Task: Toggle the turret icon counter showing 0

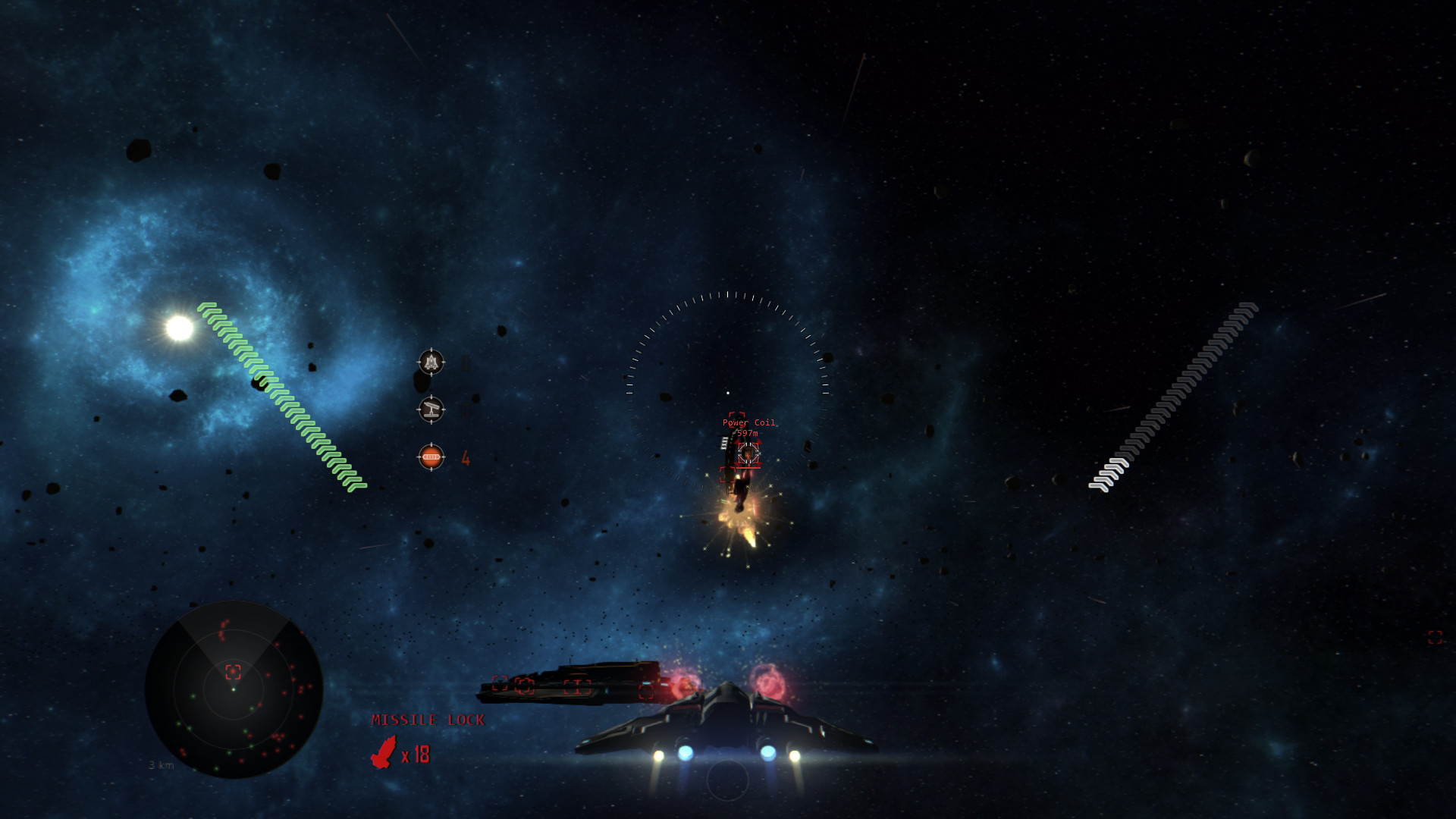Action: (466, 410)
